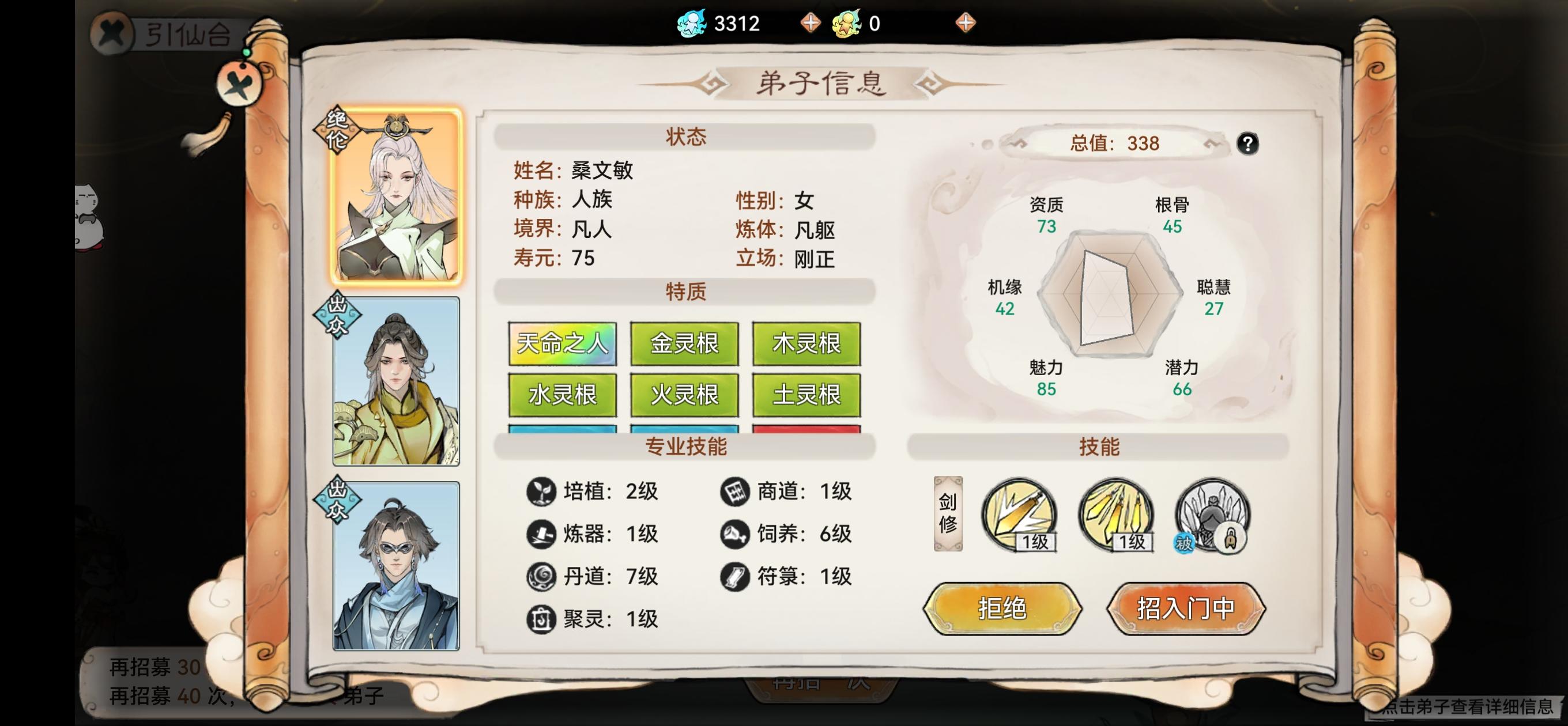Close the 引仙台 panel
The image size is (1568, 726).
tap(112, 33)
